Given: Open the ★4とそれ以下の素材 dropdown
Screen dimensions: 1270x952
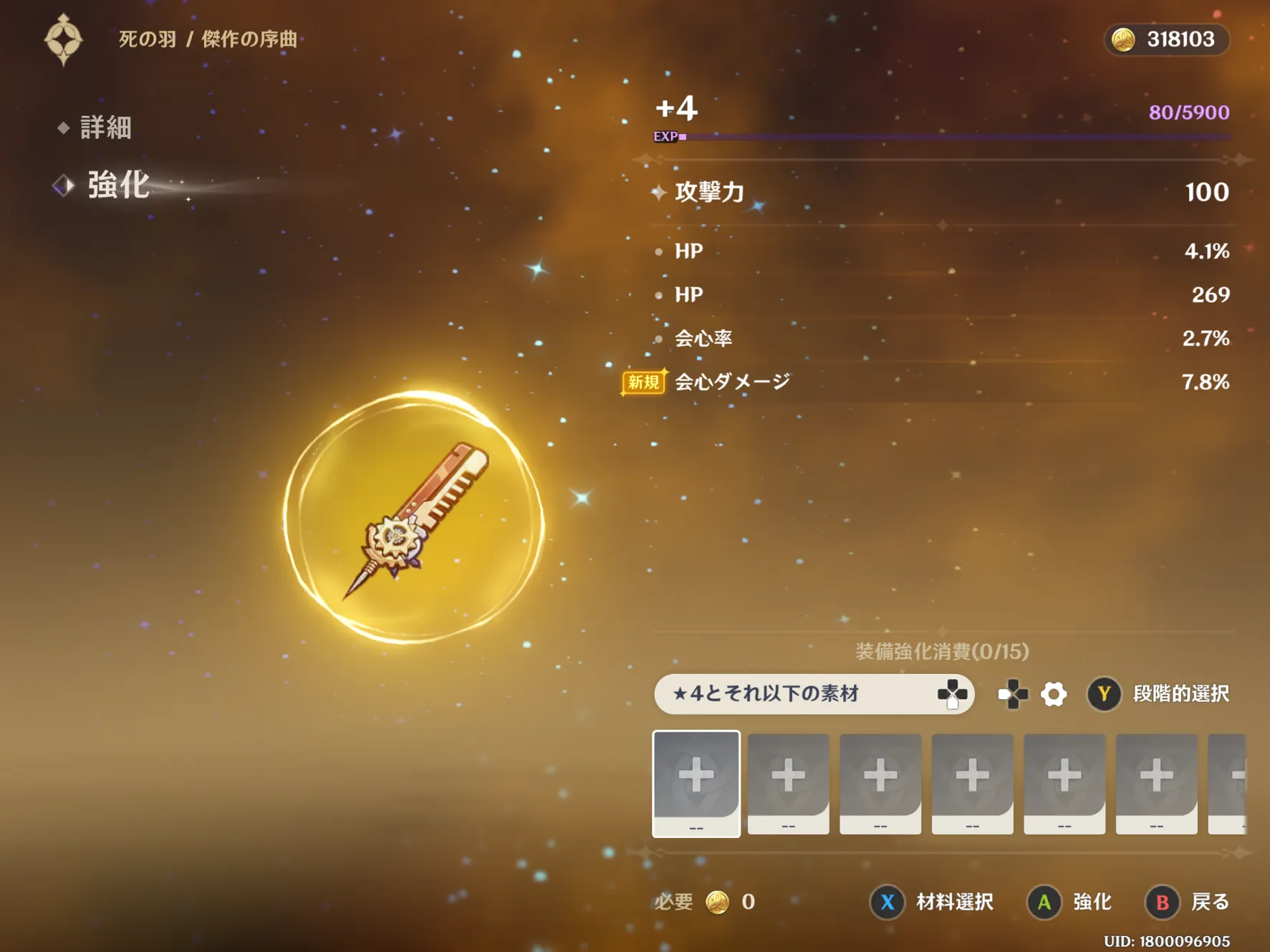Looking at the screenshot, I should pos(813,693).
